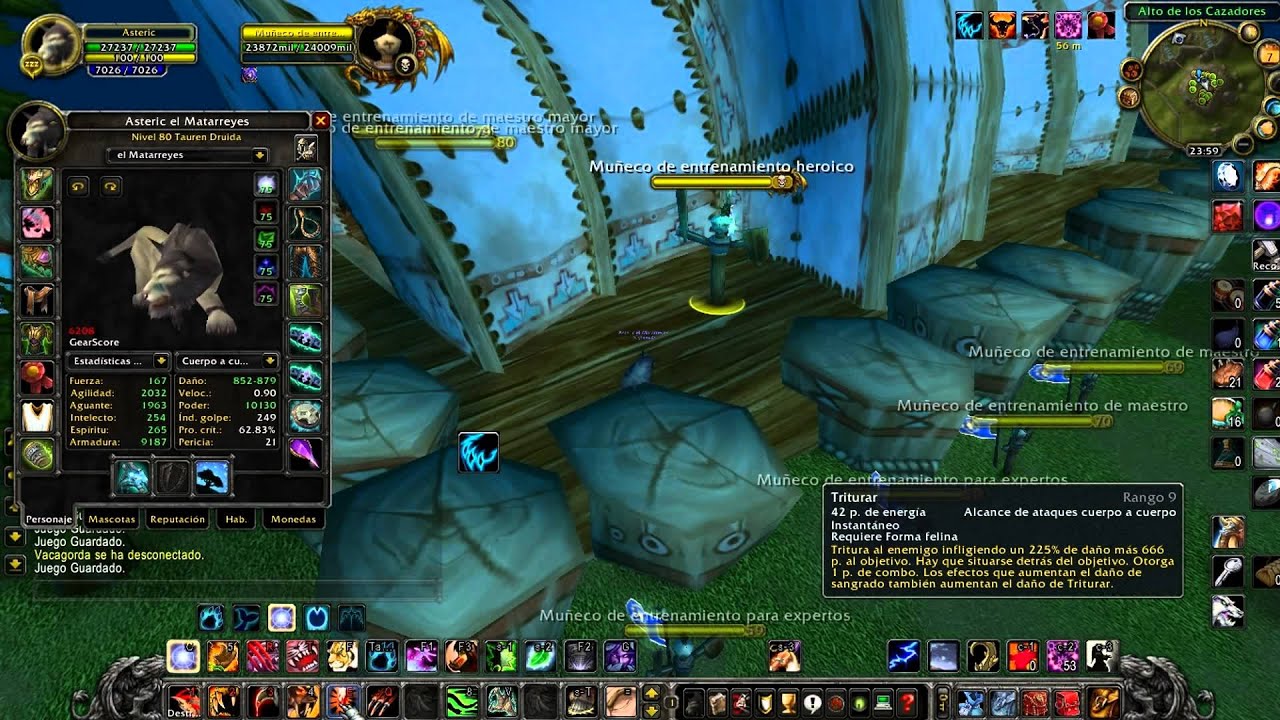Activate the roaring red bear maw ability
1280x720 pixels.
(304, 656)
